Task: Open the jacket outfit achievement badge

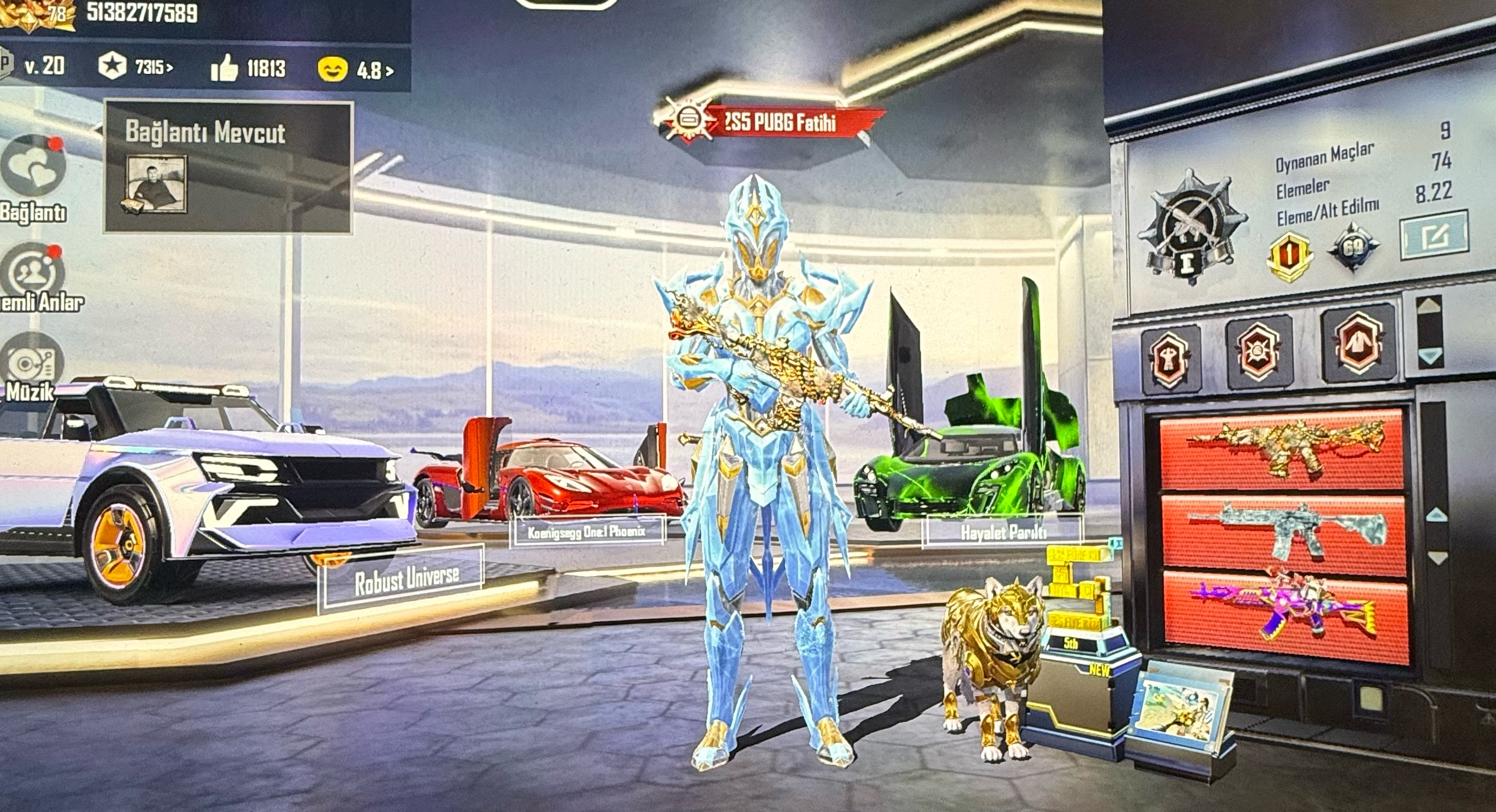Action: click(x=1357, y=343)
